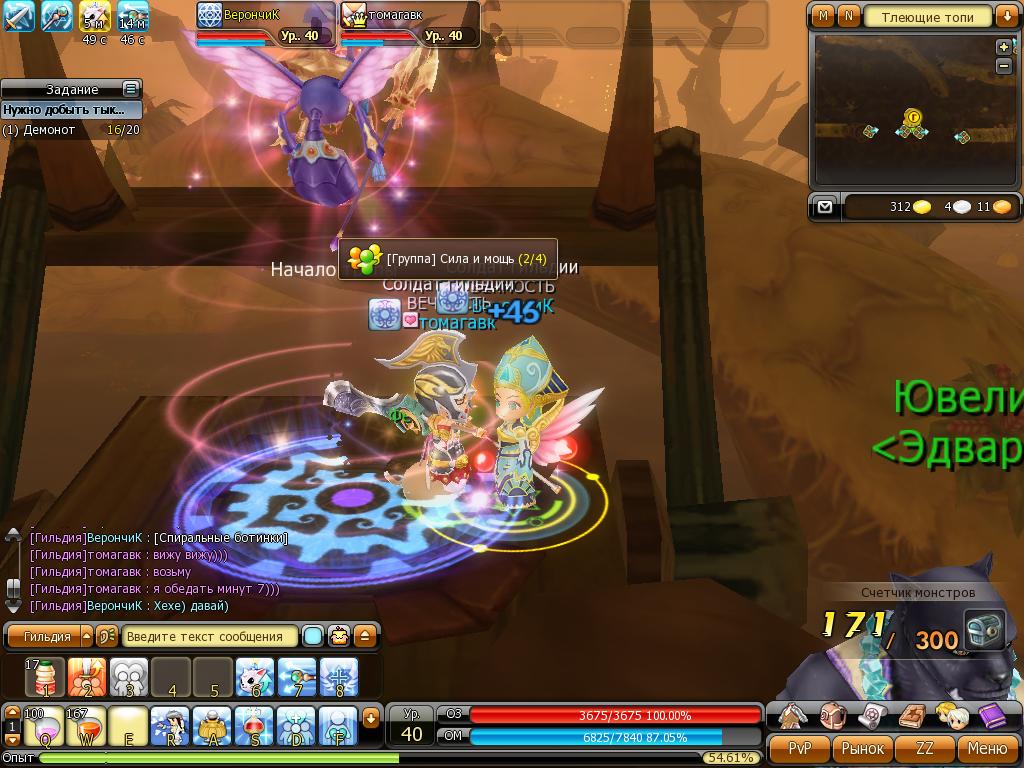Open the monster counter treasure chest
Viewport: 1024px width, 768px height.
click(985, 631)
